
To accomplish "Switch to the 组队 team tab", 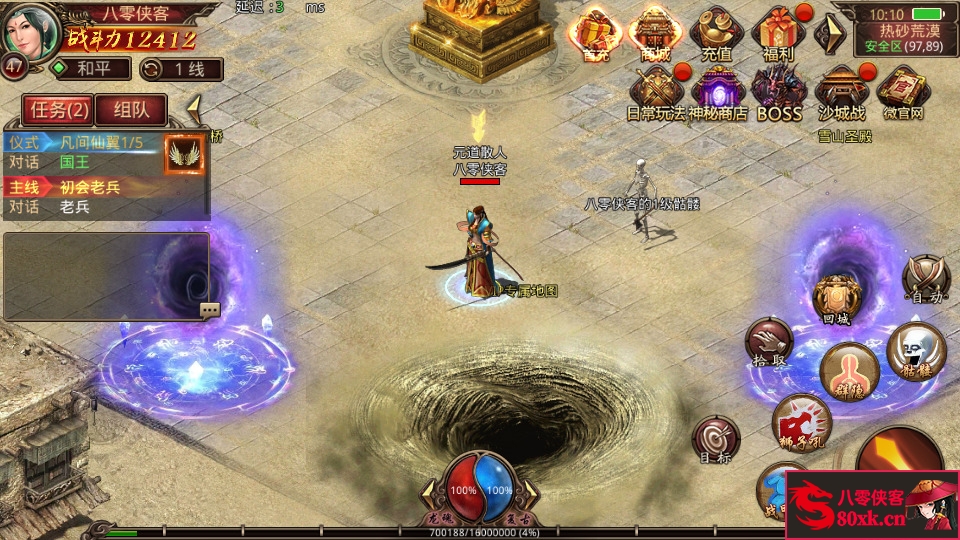I will click(131, 110).
